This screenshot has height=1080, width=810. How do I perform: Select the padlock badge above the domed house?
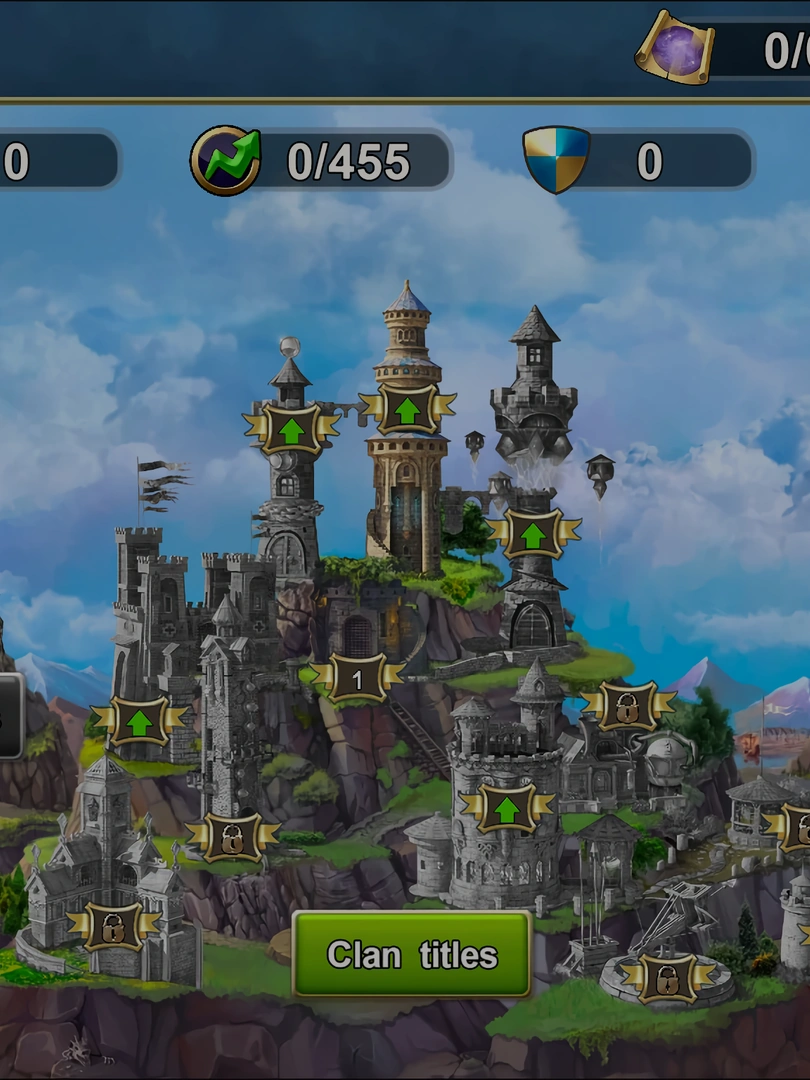pos(627,706)
